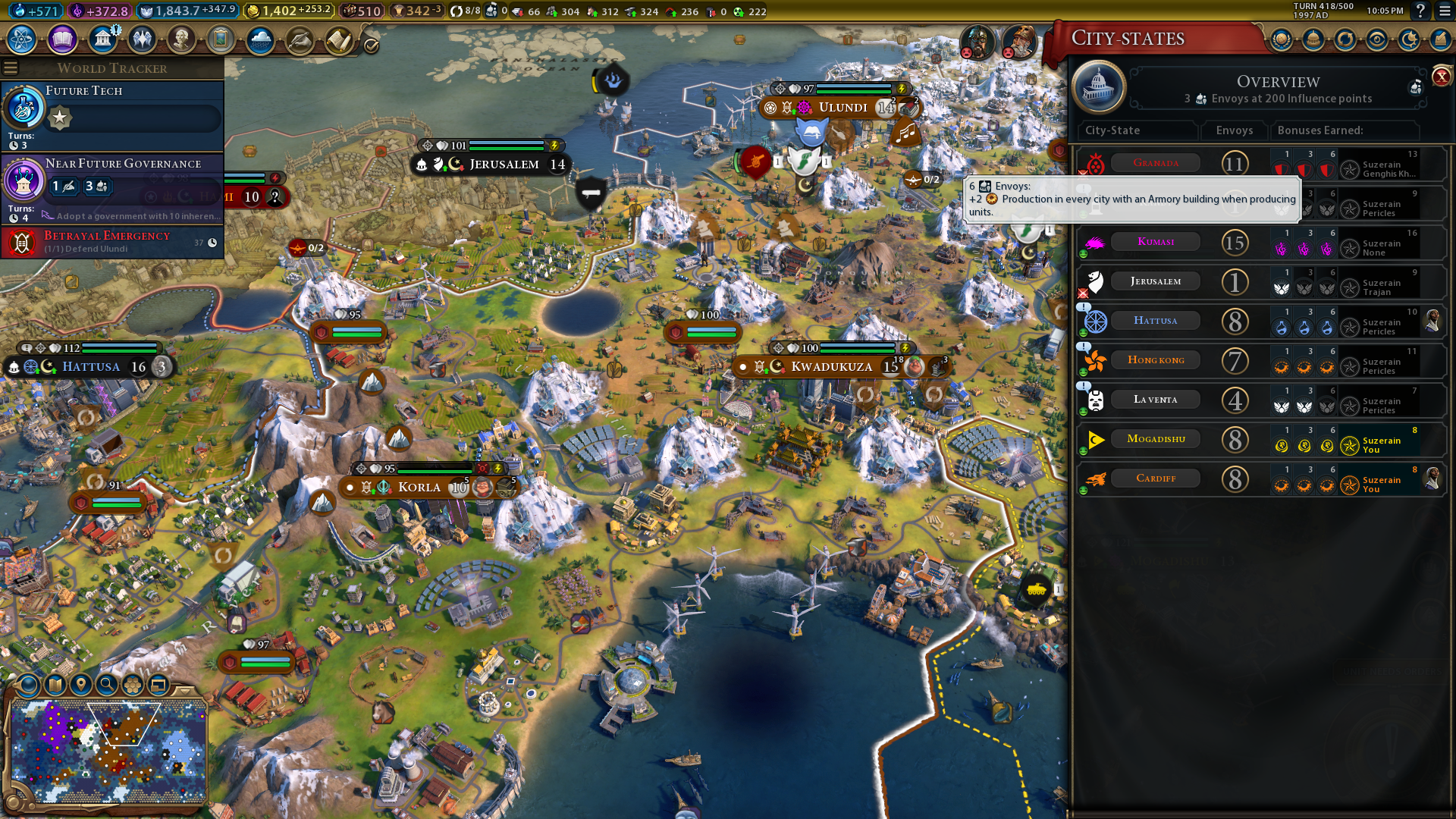The image size is (1456, 819).
Task: Open the espionage eye report
Action: (x=1377, y=39)
